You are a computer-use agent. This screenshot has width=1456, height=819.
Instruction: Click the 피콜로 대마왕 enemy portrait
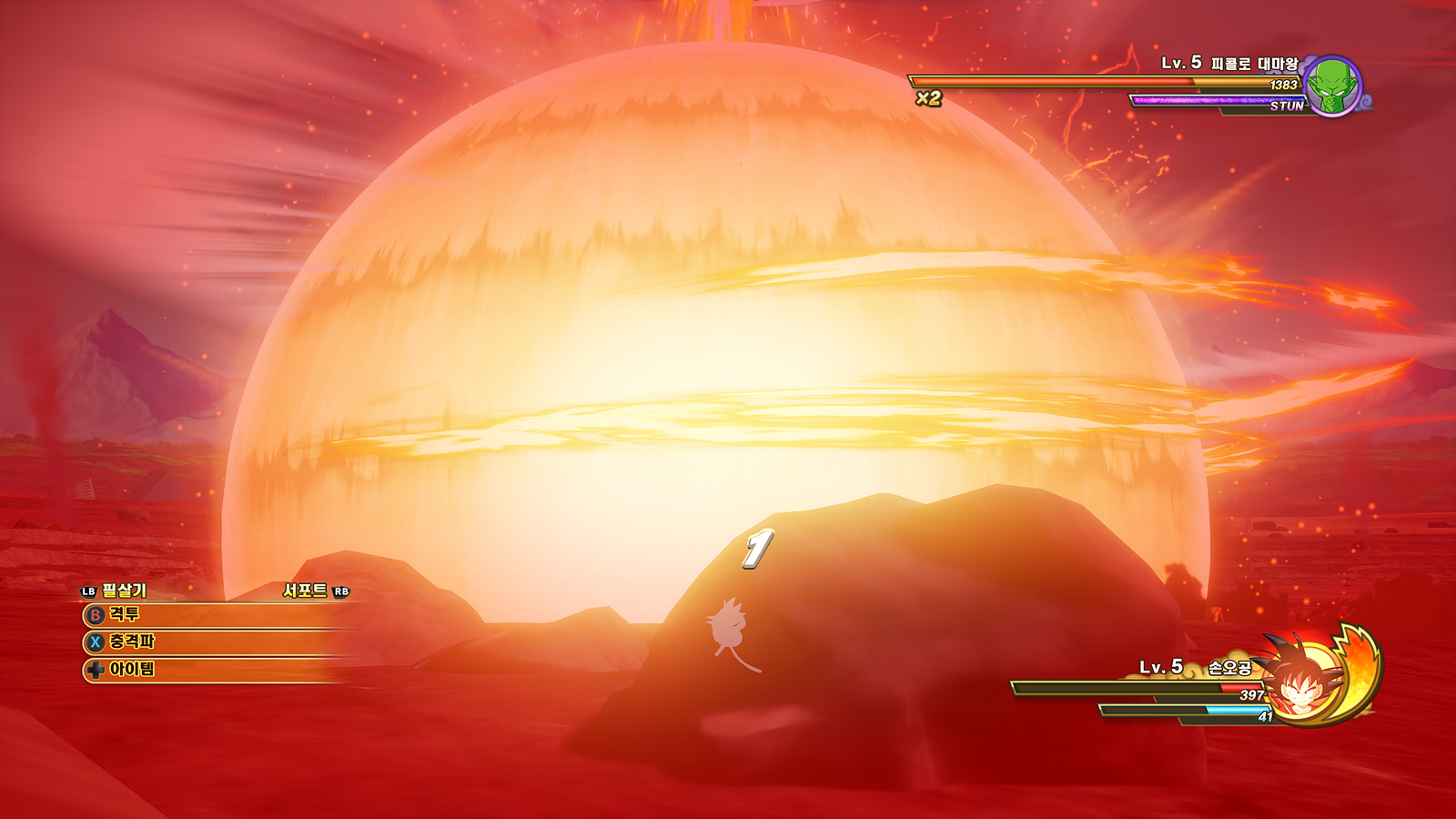point(1332,86)
